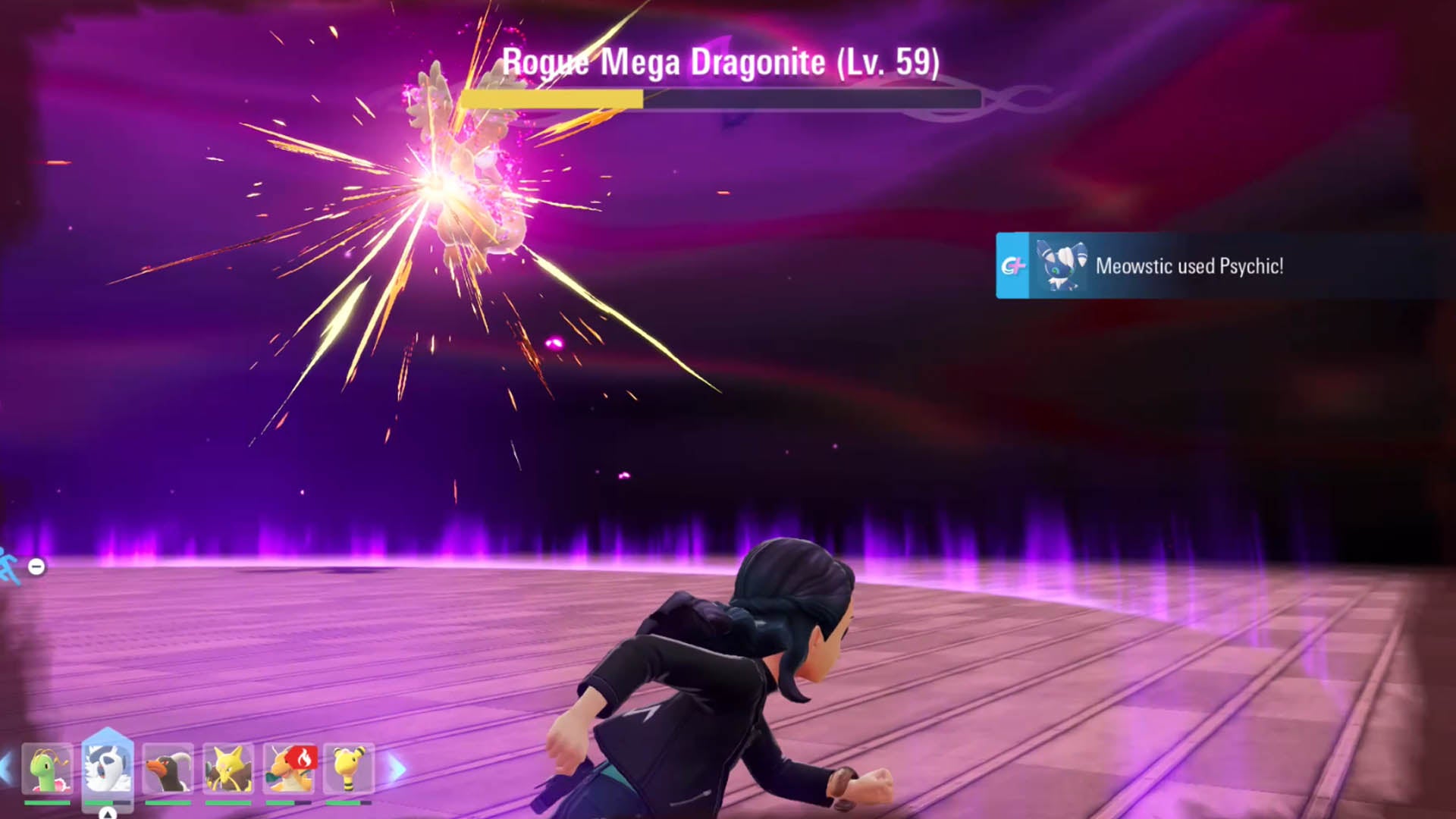Switch to Houndoom party slot
Viewport: 1456px width, 819px height.
coord(168,769)
